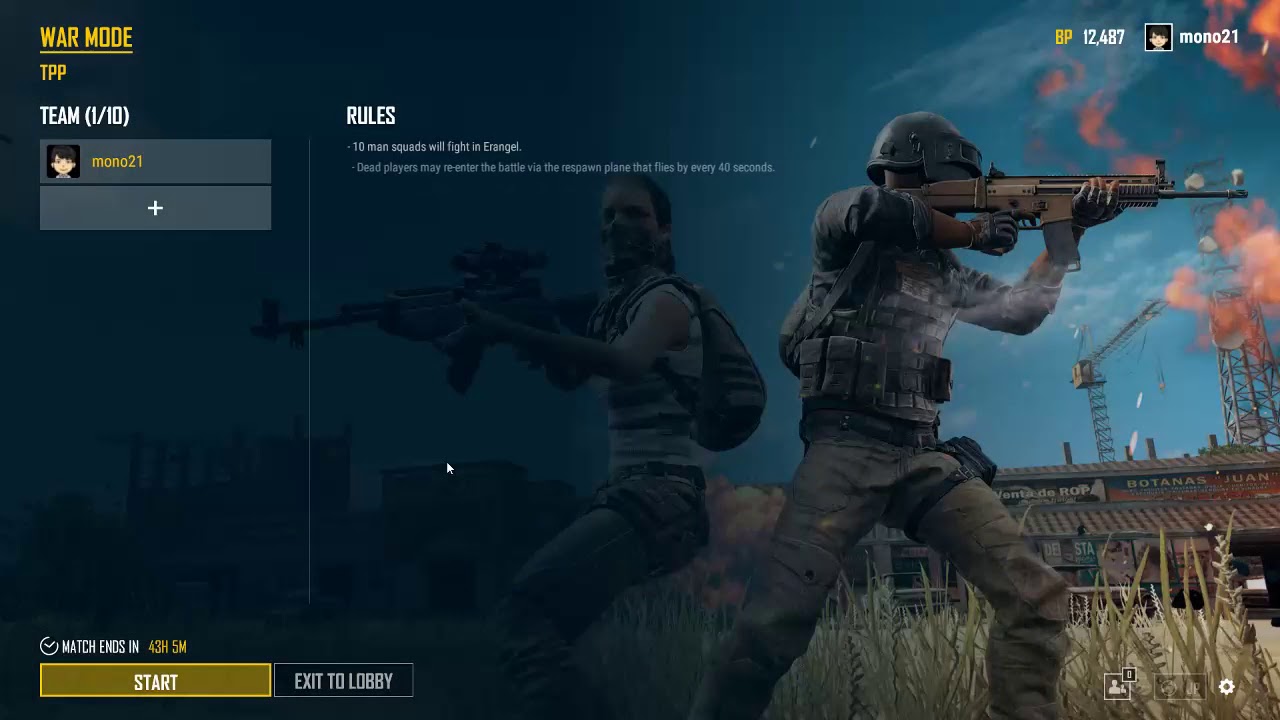Image resolution: width=1280 pixels, height=720 pixels.
Task: Click the globe server icon
Action: tap(1168, 687)
